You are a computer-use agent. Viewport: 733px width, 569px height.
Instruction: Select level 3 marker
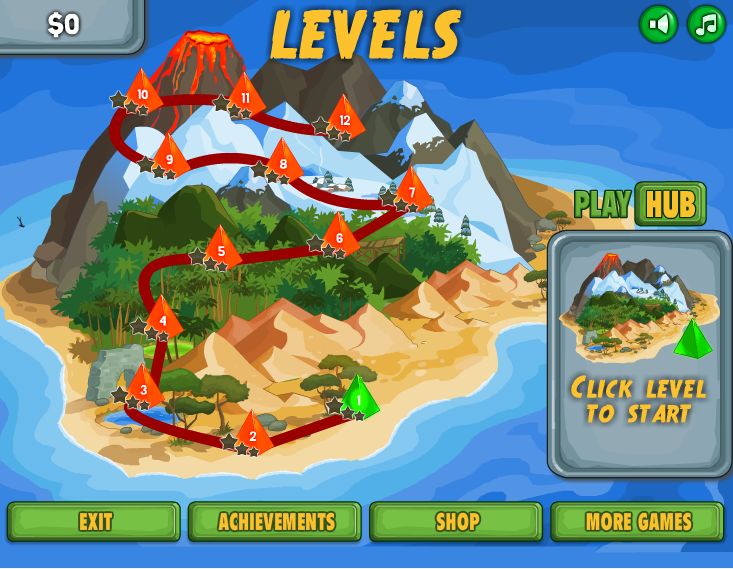[144, 389]
